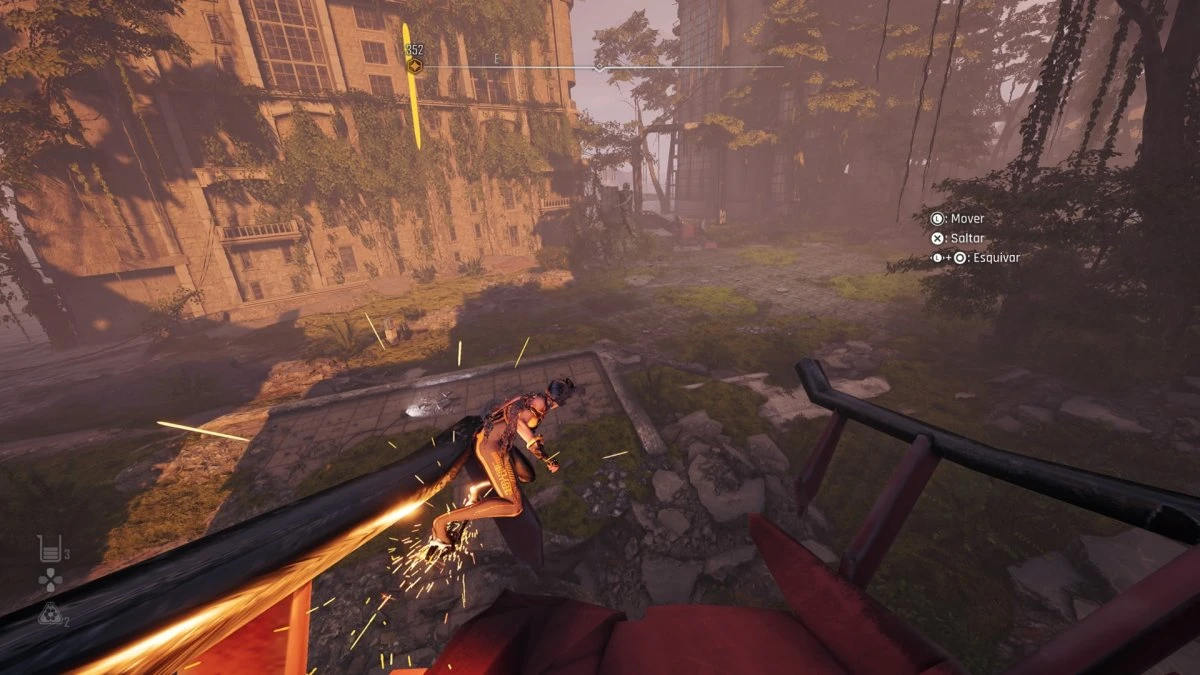This screenshot has width=1200, height=675.
Task: Select the four-petal d-pad selector icon
Action: tap(49, 580)
